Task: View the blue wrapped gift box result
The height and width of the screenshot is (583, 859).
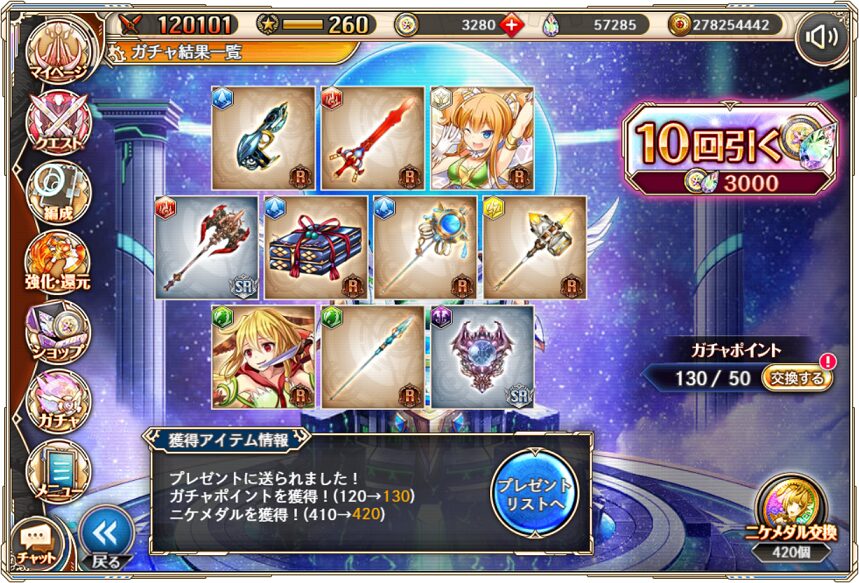Action: tap(314, 247)
